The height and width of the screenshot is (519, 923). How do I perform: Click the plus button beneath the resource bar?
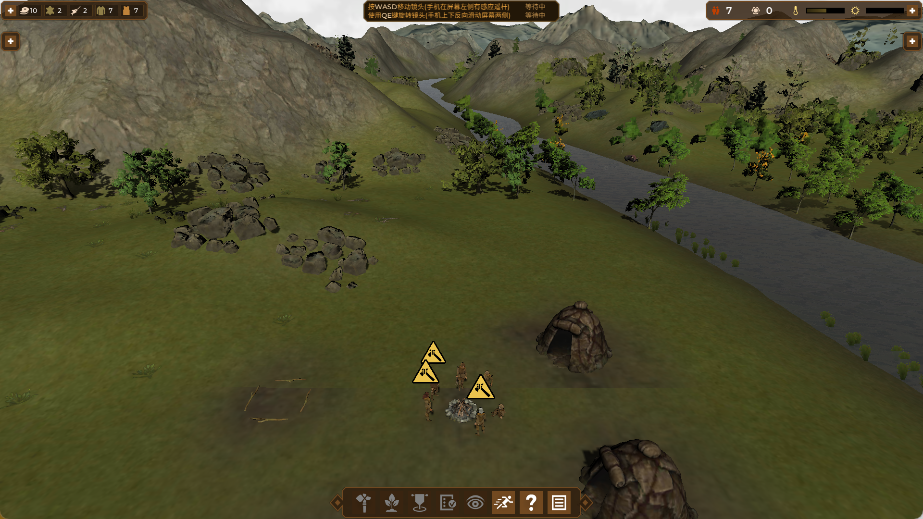tap(10, 41)
